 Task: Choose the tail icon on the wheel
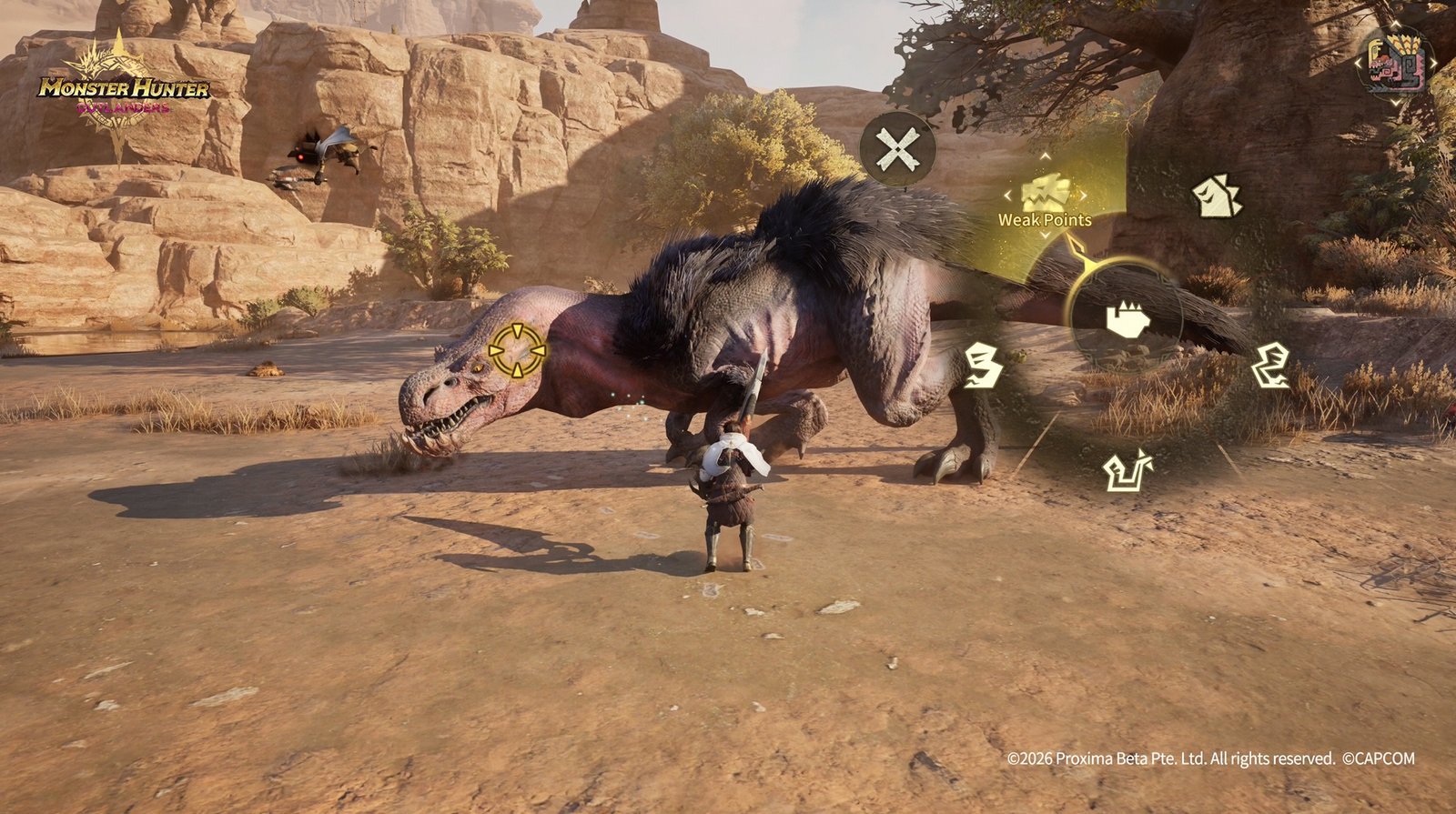[x=1127, y=469]
